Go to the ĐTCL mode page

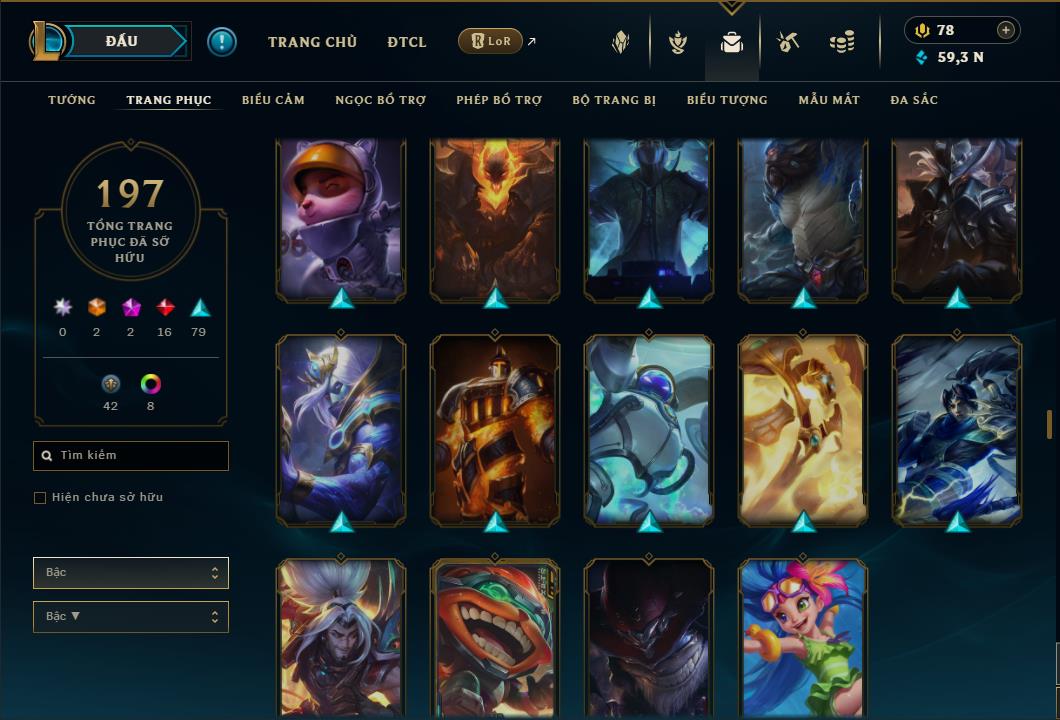click(x=407, y=42)
